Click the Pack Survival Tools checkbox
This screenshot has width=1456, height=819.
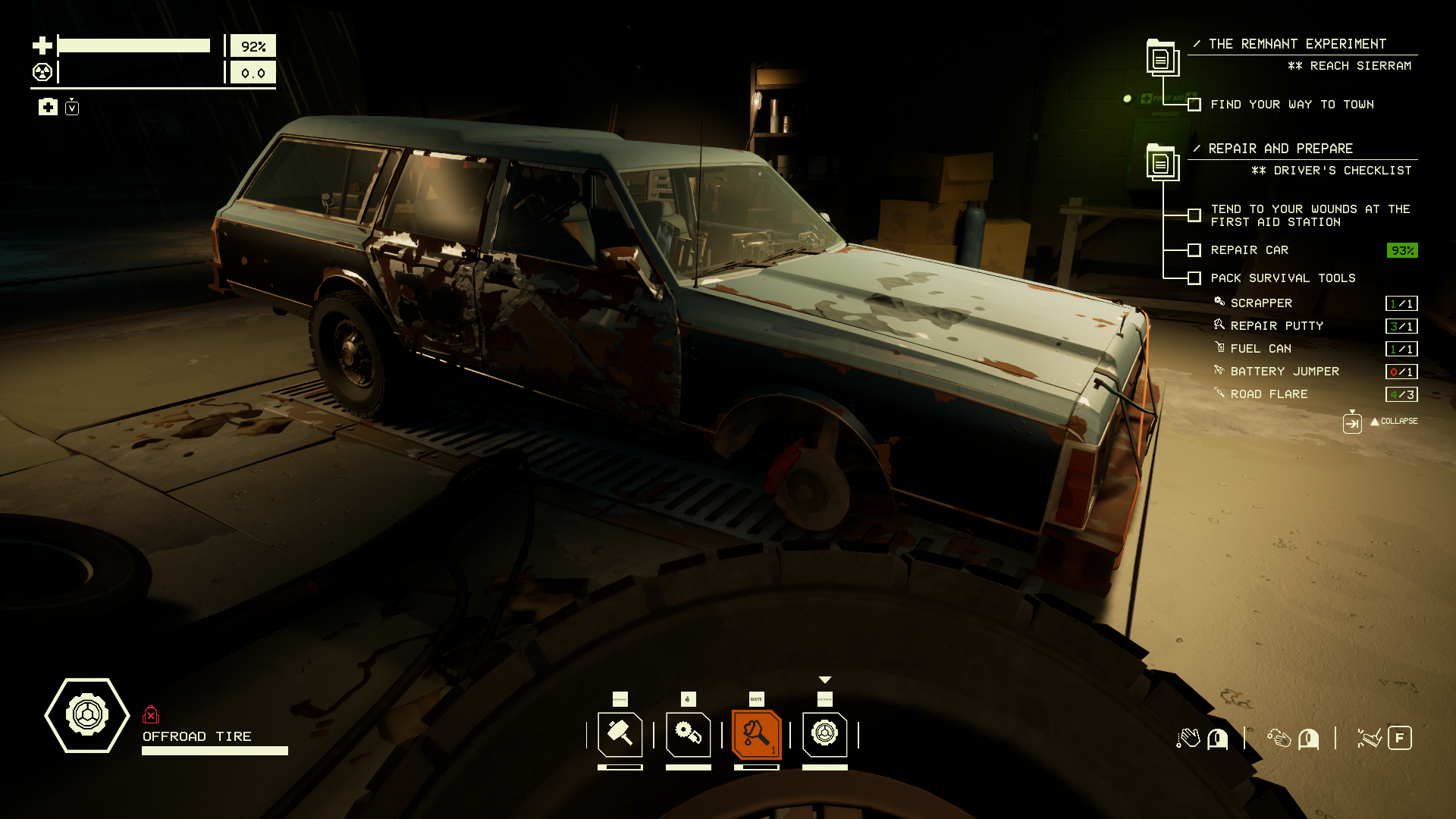tap(1194, 278)
